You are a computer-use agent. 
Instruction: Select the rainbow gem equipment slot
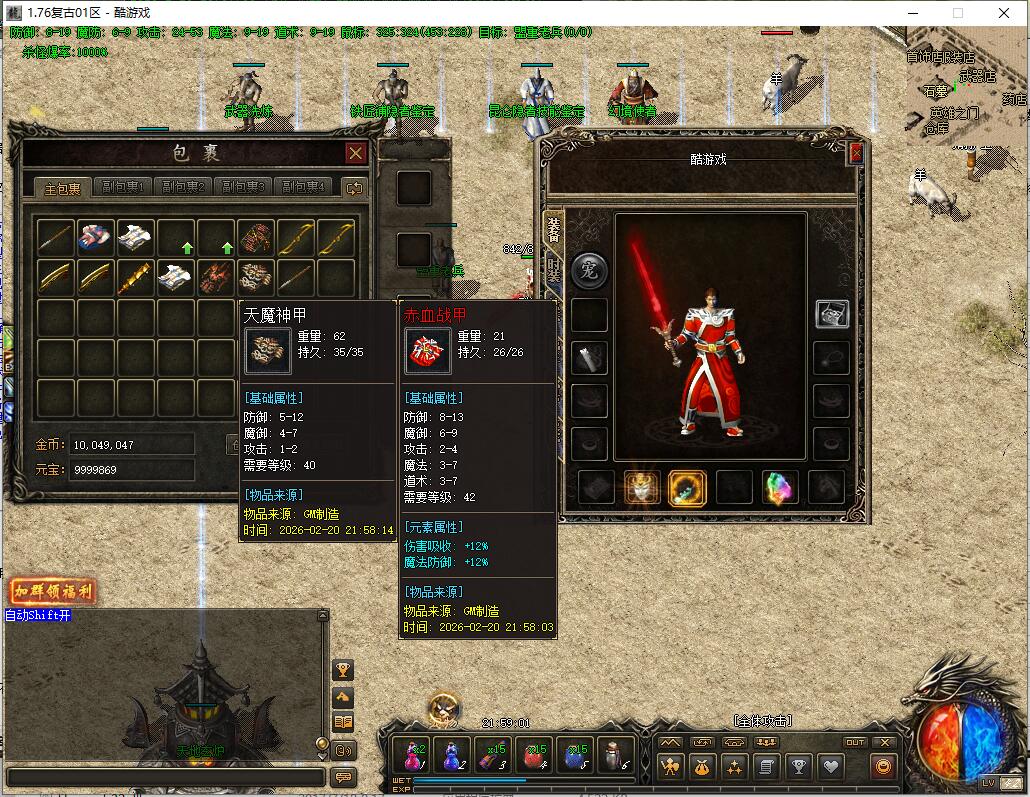(x=780, y=488)
